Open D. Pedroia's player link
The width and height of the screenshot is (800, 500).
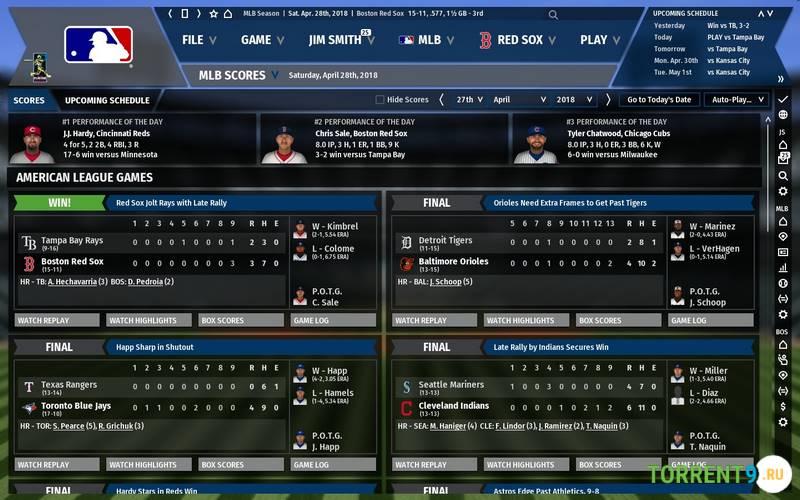[x=151, y=282]
